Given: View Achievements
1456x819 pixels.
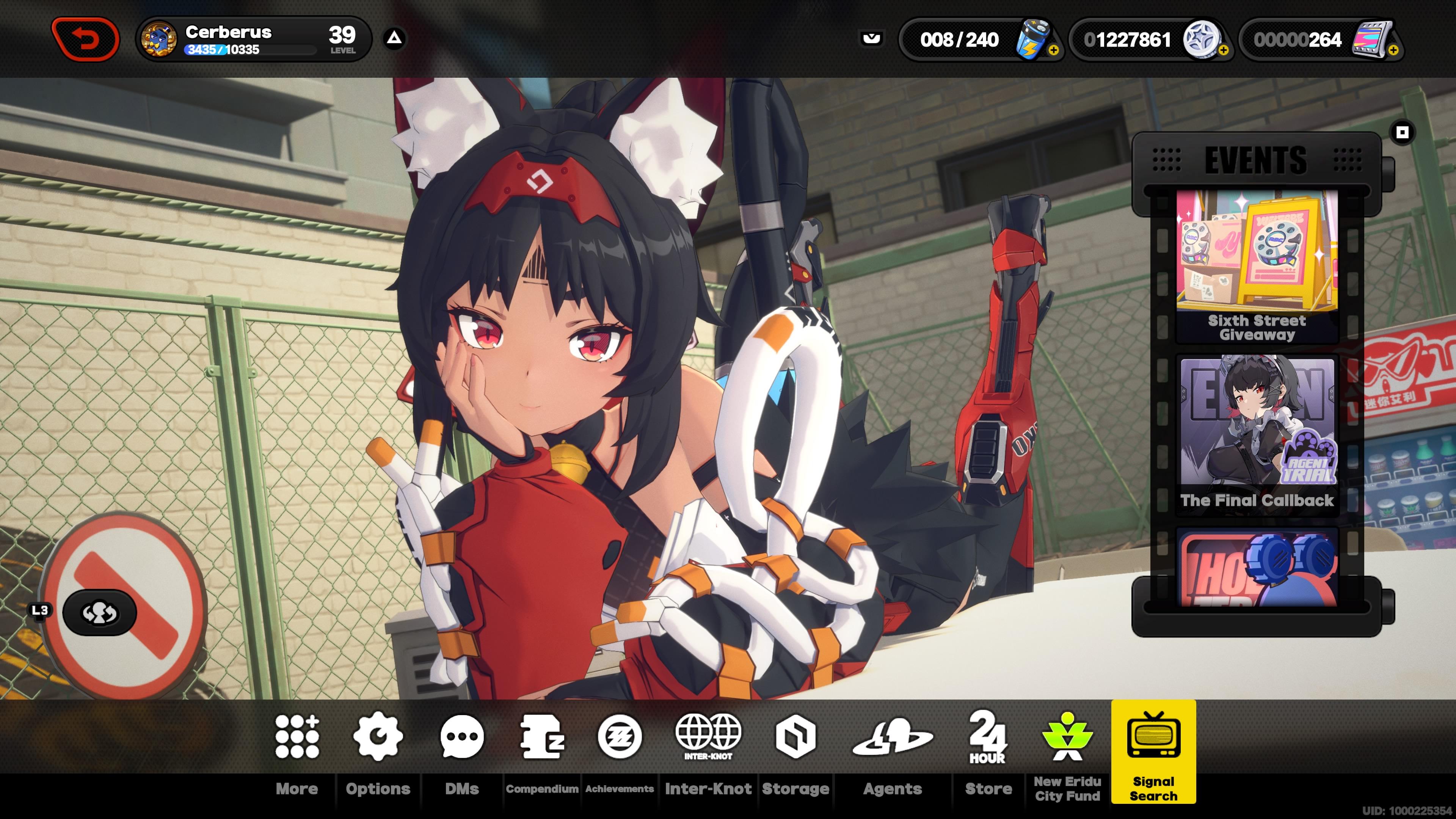Looking at the screenshot, I should pos(620,752).
